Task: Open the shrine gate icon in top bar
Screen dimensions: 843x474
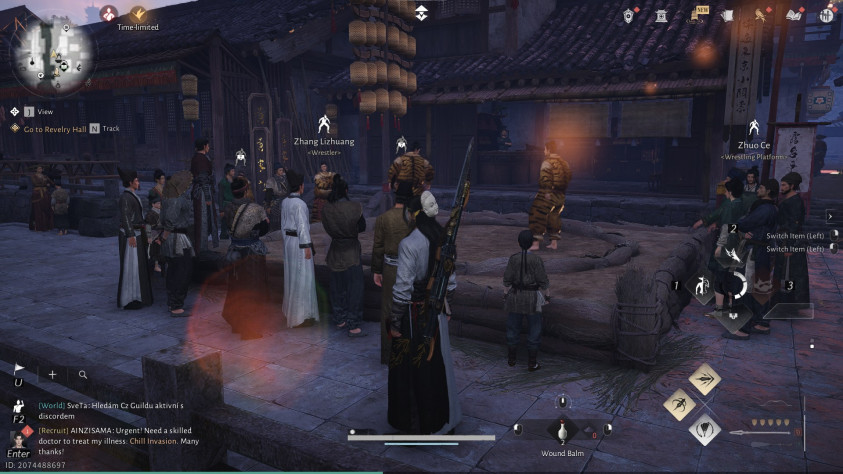Action: click(661, 15)
